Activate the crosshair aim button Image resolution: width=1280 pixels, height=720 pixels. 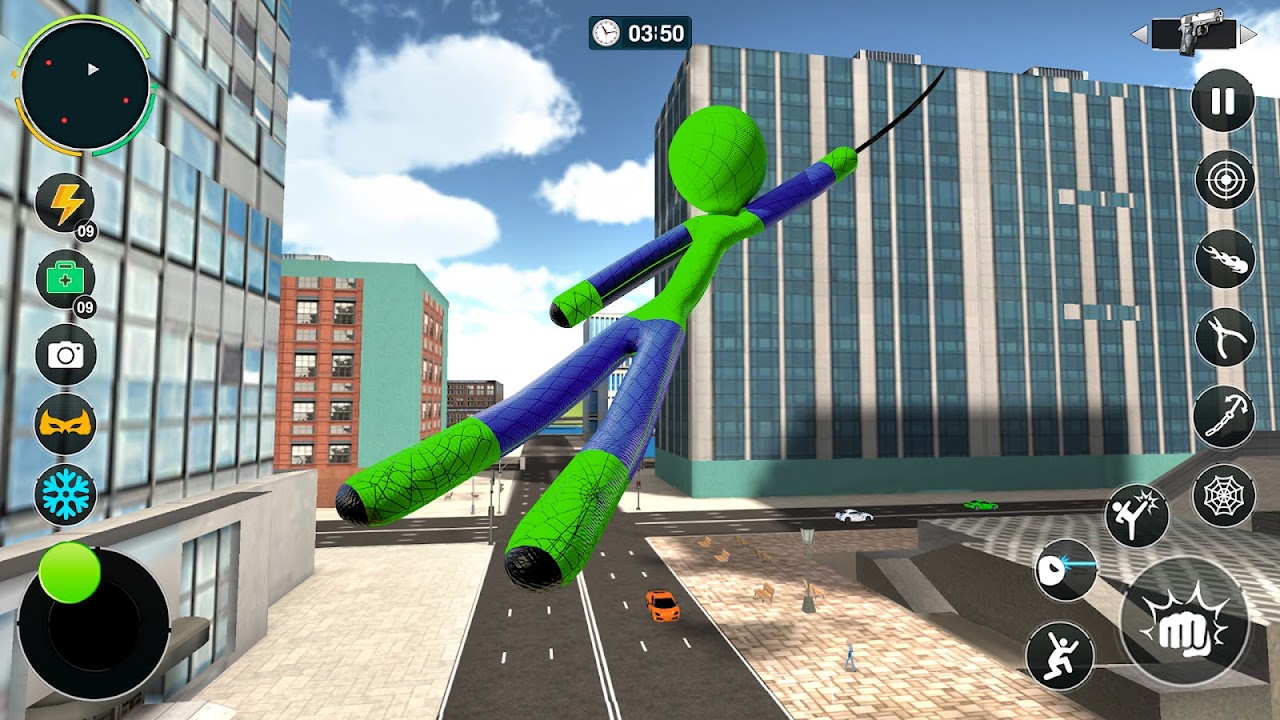[1224, 180]
